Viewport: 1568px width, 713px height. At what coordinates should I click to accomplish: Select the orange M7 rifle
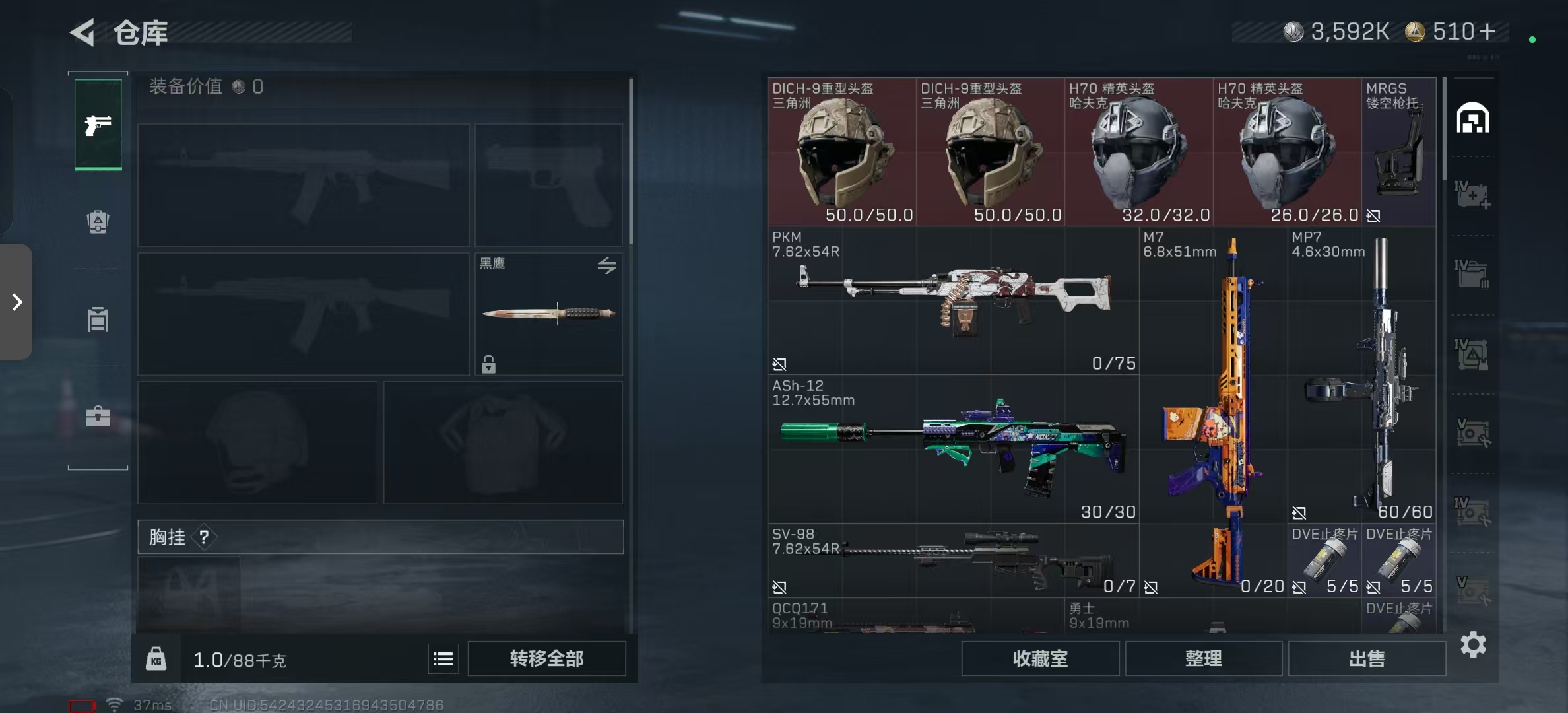coord(1213,411)
